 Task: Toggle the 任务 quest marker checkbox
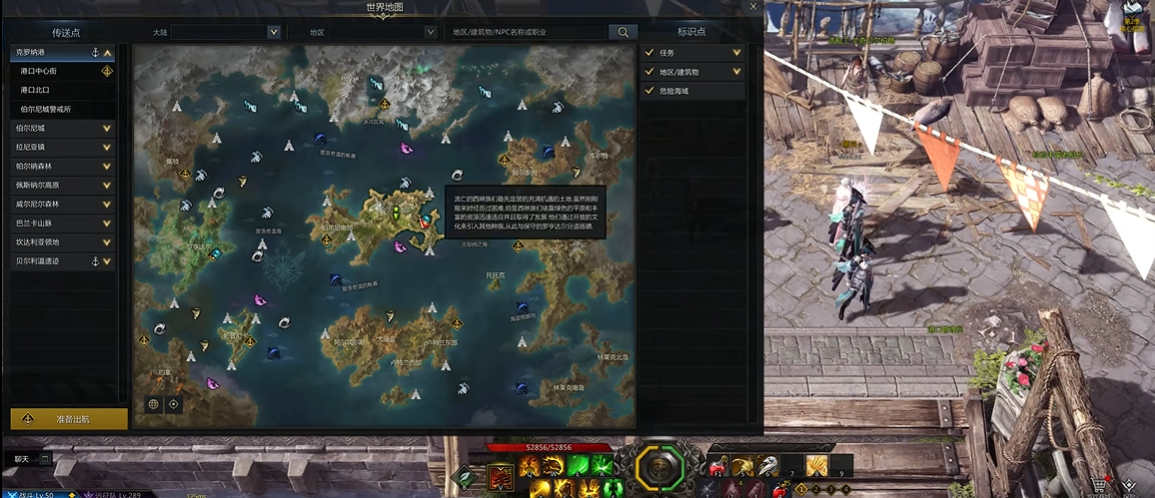point(650,52)
